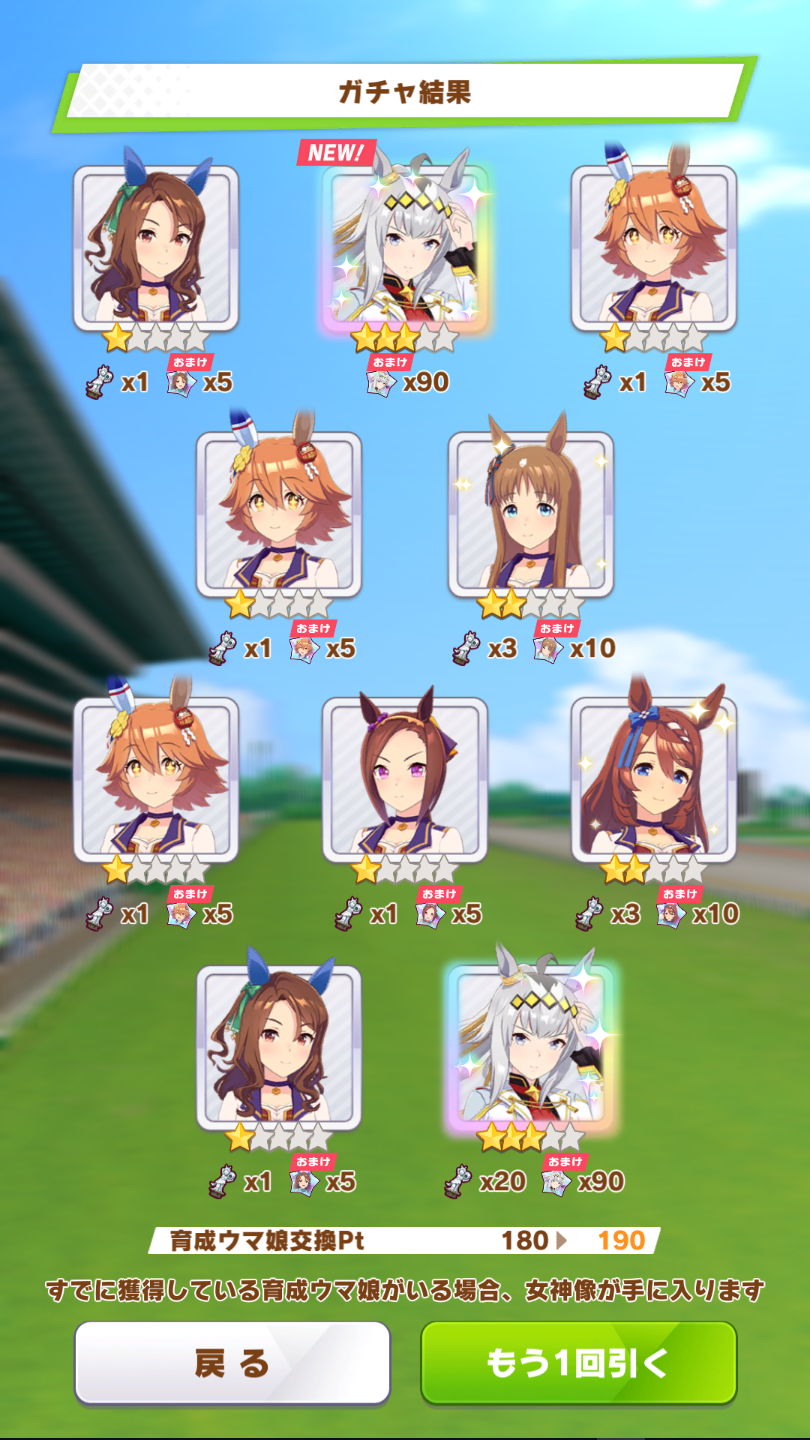
Task: Select the two-star Grass Wonder card
Action: click(530, 514)
